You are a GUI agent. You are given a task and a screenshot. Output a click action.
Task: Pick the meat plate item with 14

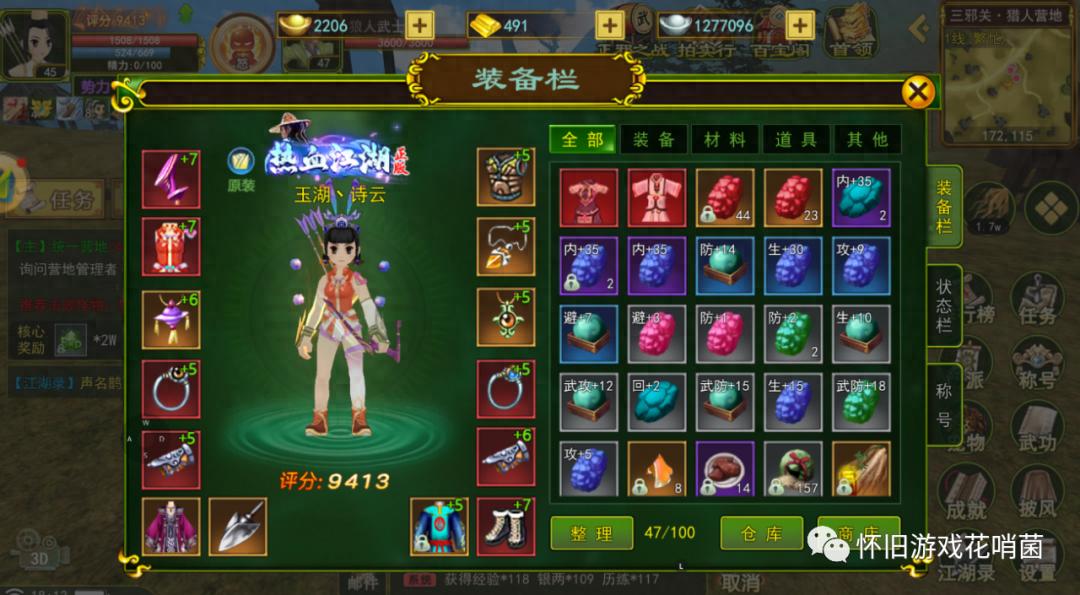coord(725,469)
